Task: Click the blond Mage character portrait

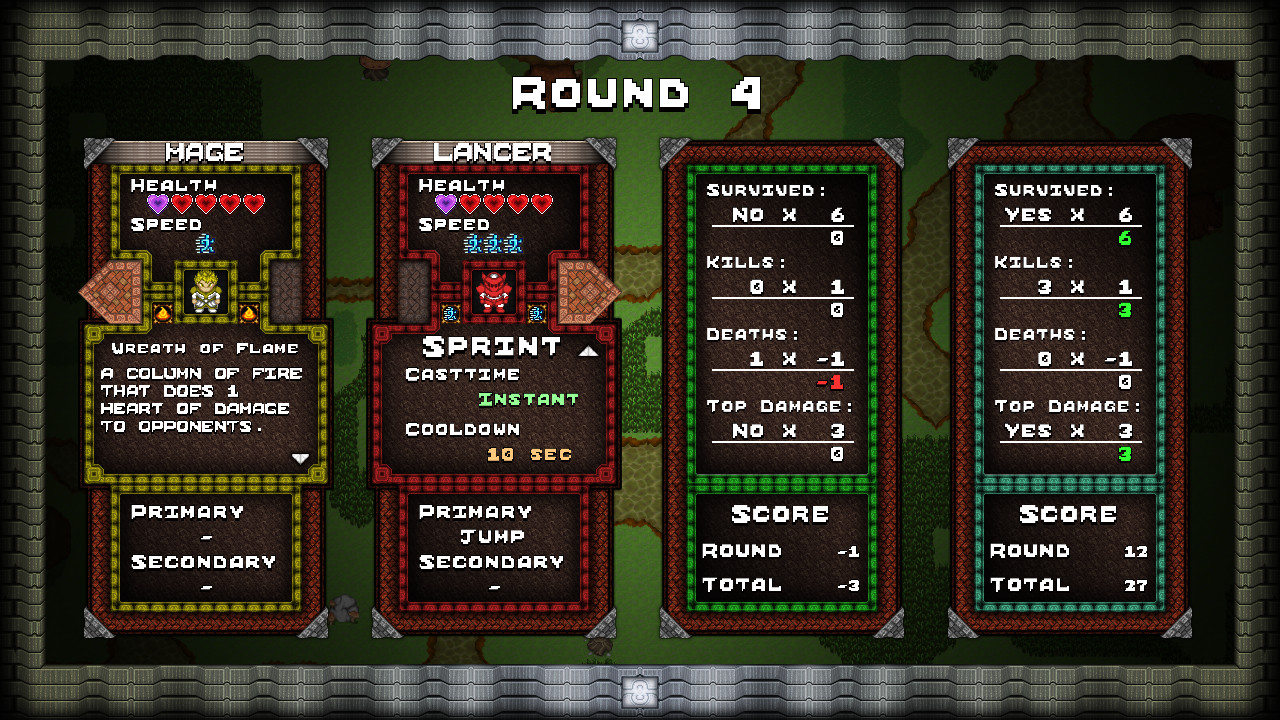Action: pos(205,292)
